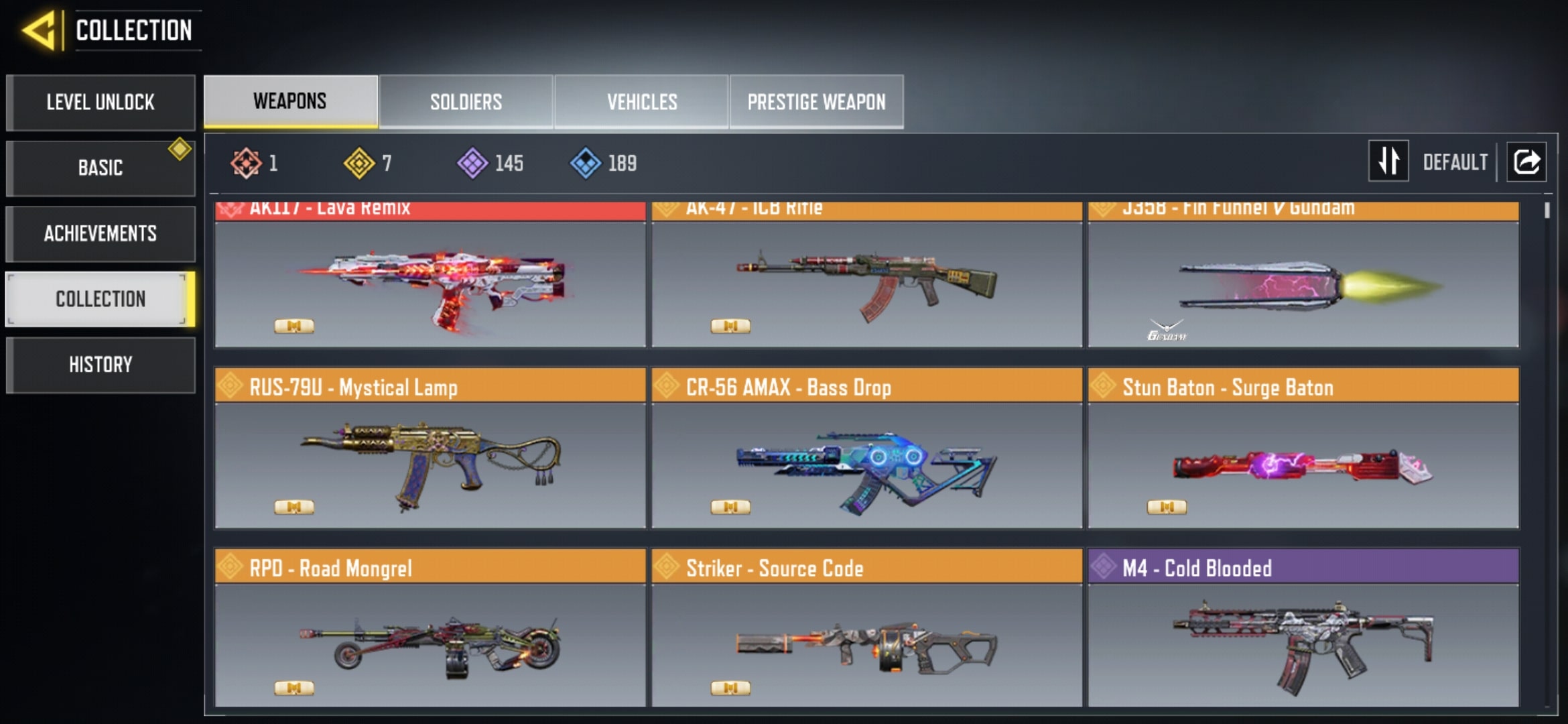Open the Fin Funnel Gundam card
Image resolution: width=1568 pixels, height=724 pixels.
click(x=1303, y=282)
